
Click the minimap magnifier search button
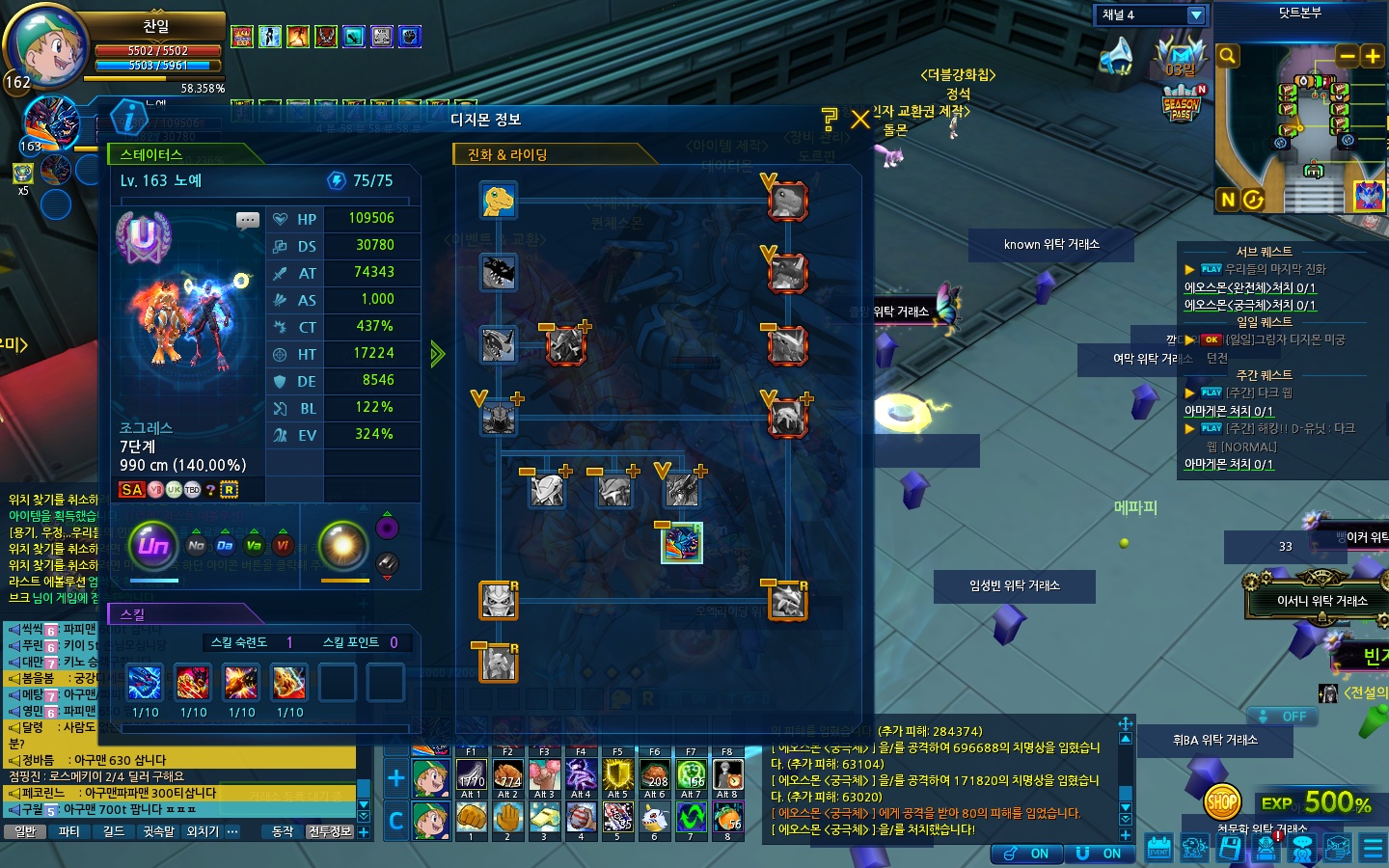point(1228,56)
